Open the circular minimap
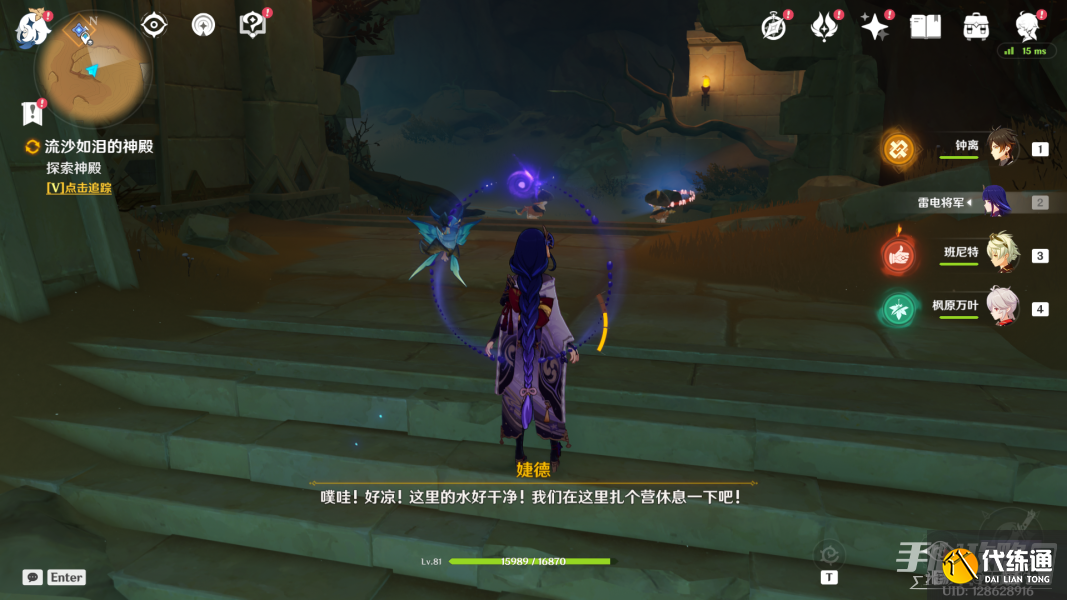The image size is (1067, 600). click(91, 68)
